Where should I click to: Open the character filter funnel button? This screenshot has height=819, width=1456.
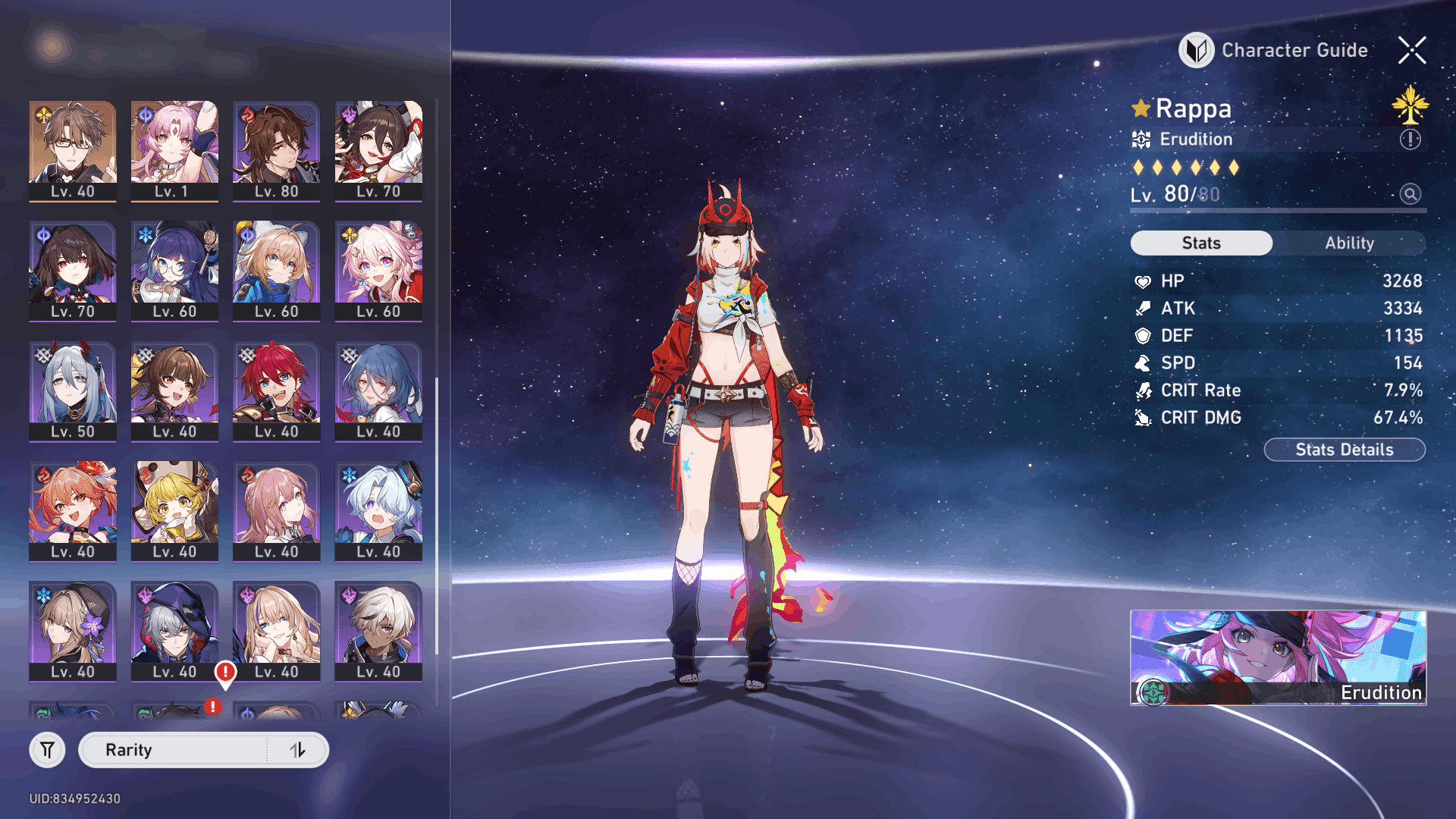[47, 750]
